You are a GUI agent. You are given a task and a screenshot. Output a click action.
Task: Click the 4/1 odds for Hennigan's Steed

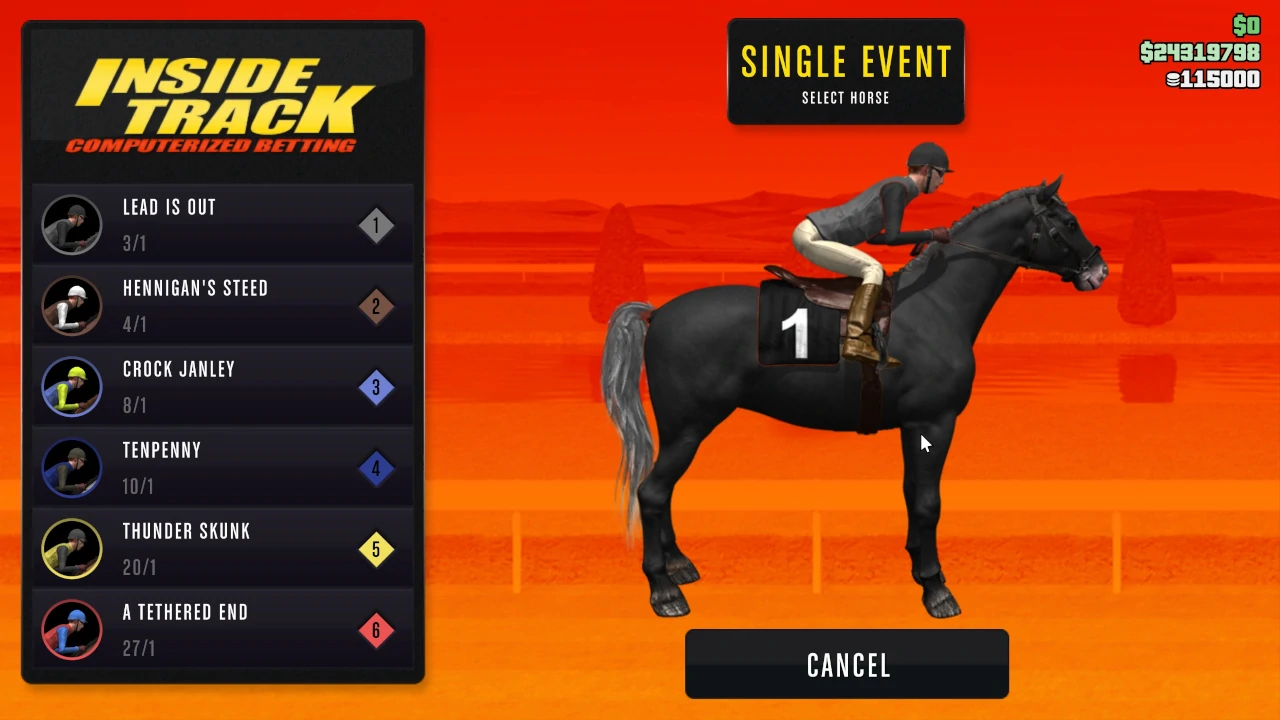[135, 324]
